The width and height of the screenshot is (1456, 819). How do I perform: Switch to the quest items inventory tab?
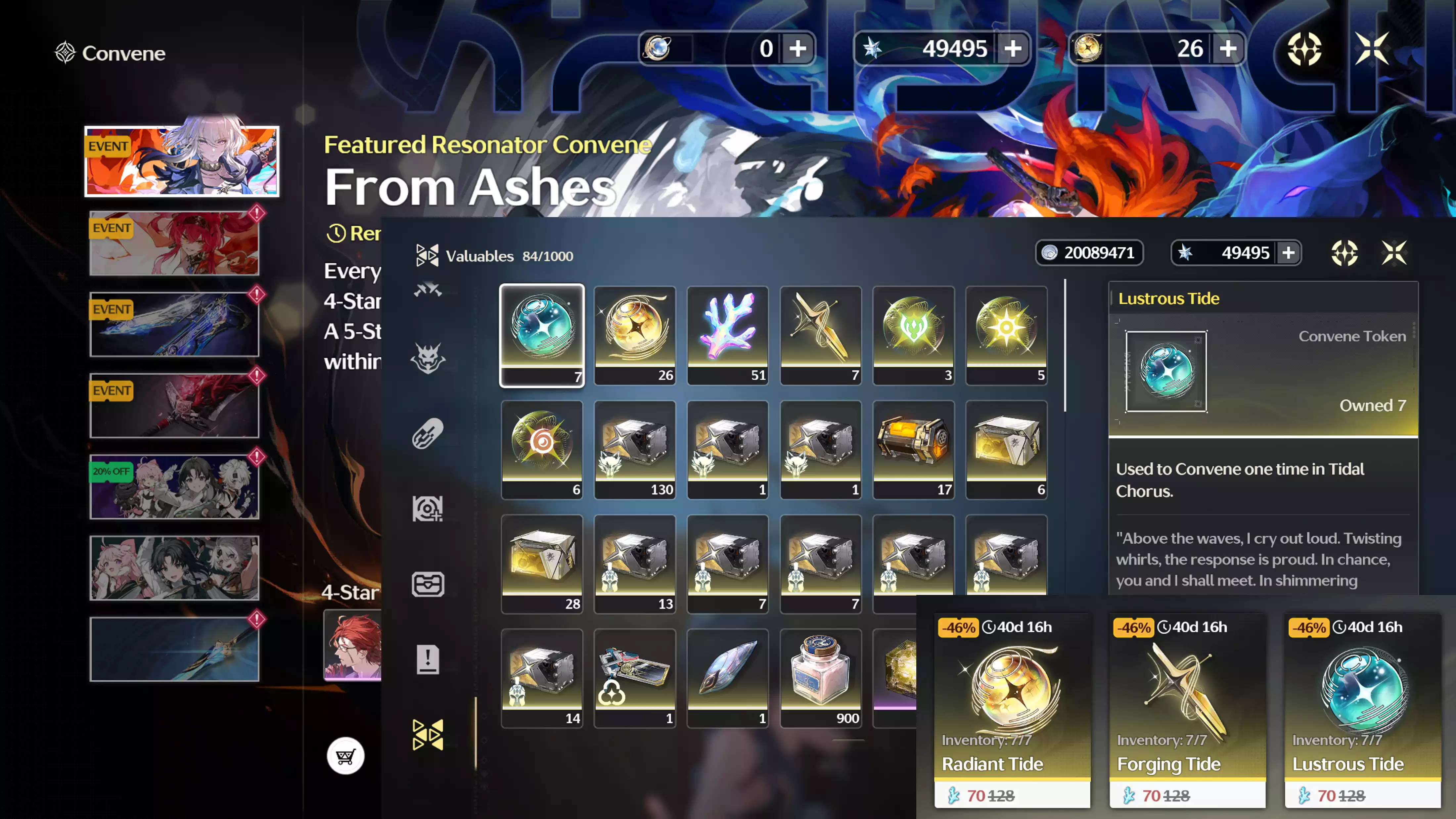coord(427,659)
